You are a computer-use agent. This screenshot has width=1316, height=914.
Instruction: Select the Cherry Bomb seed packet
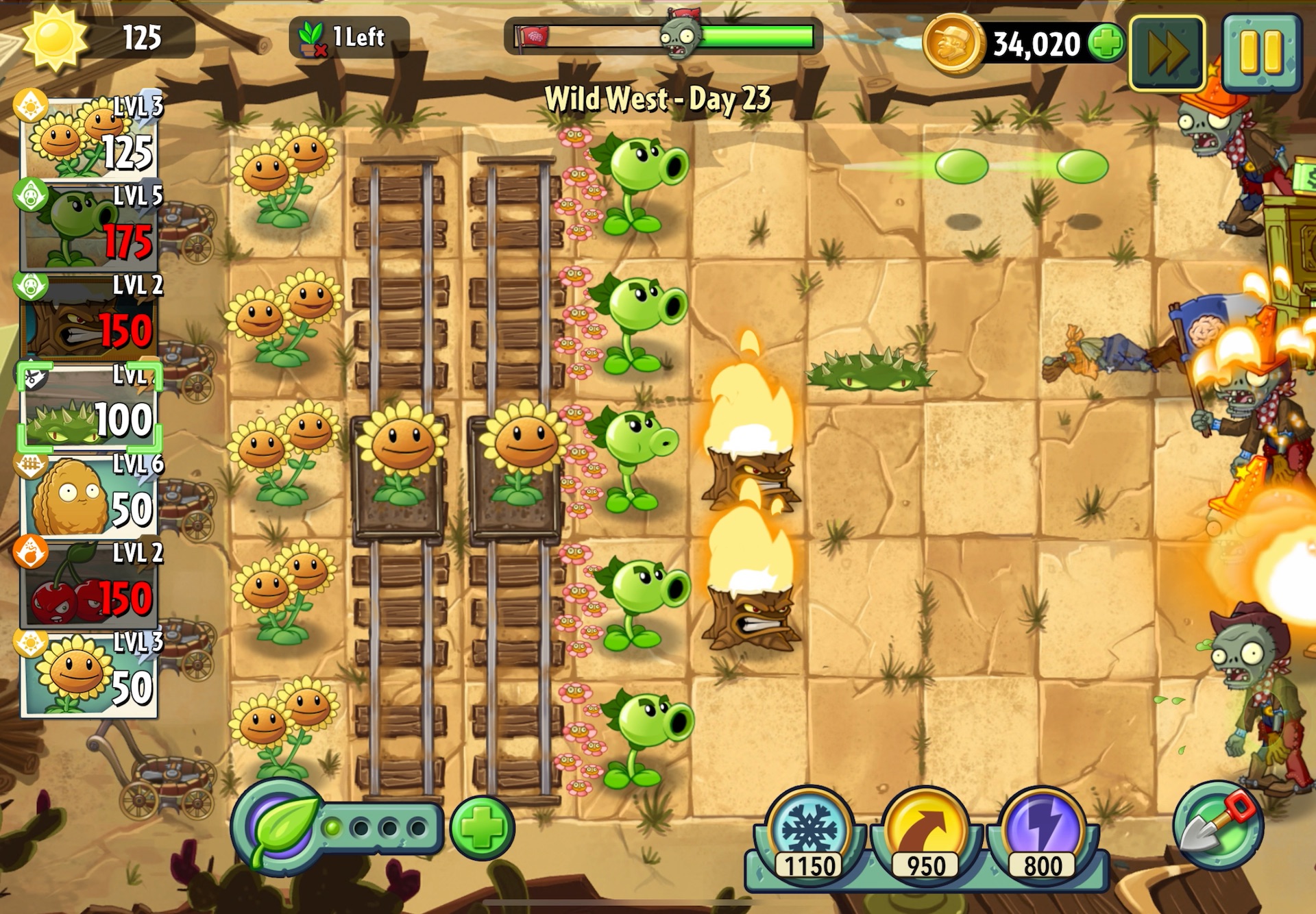[x=90, y=586]
